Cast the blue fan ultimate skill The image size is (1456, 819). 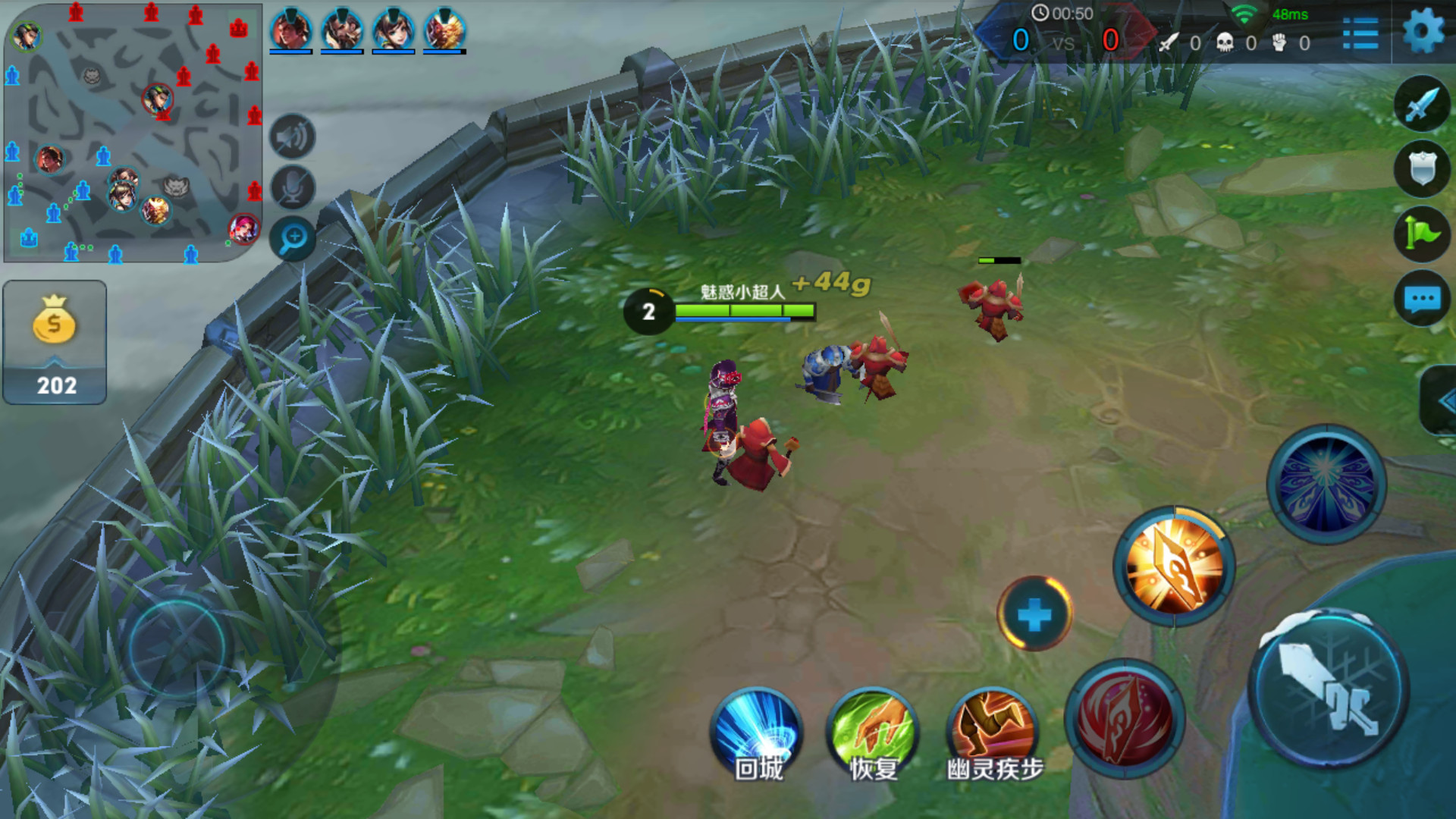[1326, 484]
